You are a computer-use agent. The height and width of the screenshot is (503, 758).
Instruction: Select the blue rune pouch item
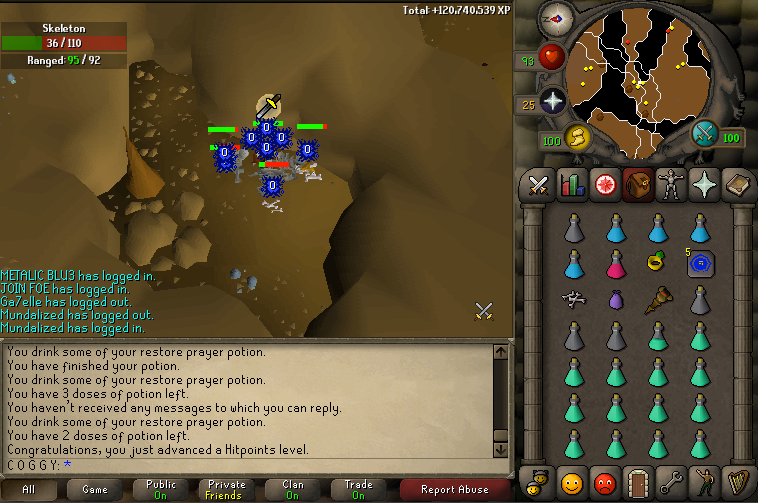coord(698,265)
